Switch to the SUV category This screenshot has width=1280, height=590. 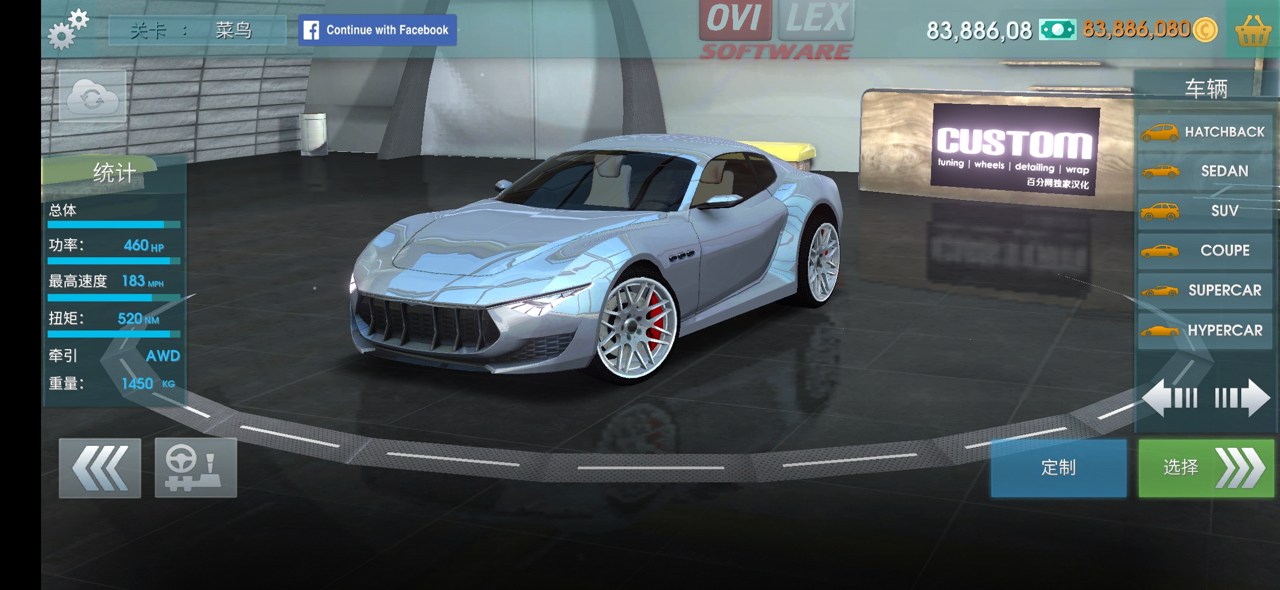click(1205, 211)
